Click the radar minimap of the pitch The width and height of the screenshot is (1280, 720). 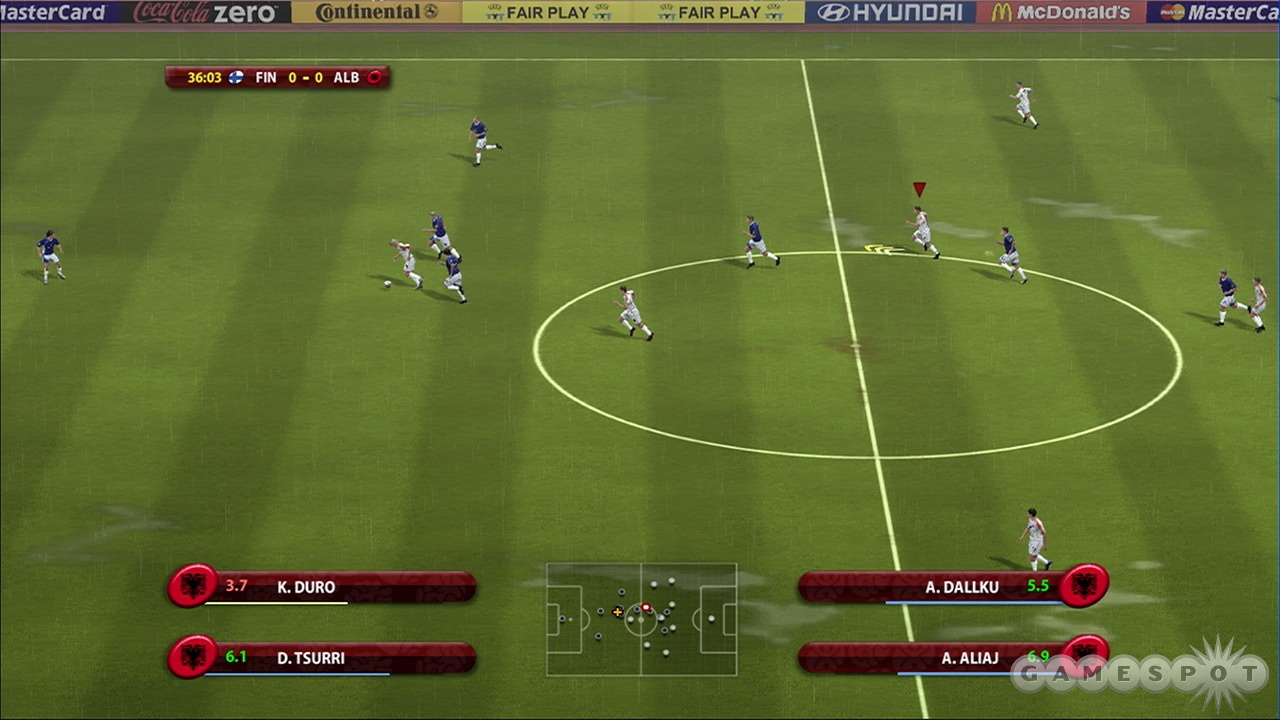643,620
